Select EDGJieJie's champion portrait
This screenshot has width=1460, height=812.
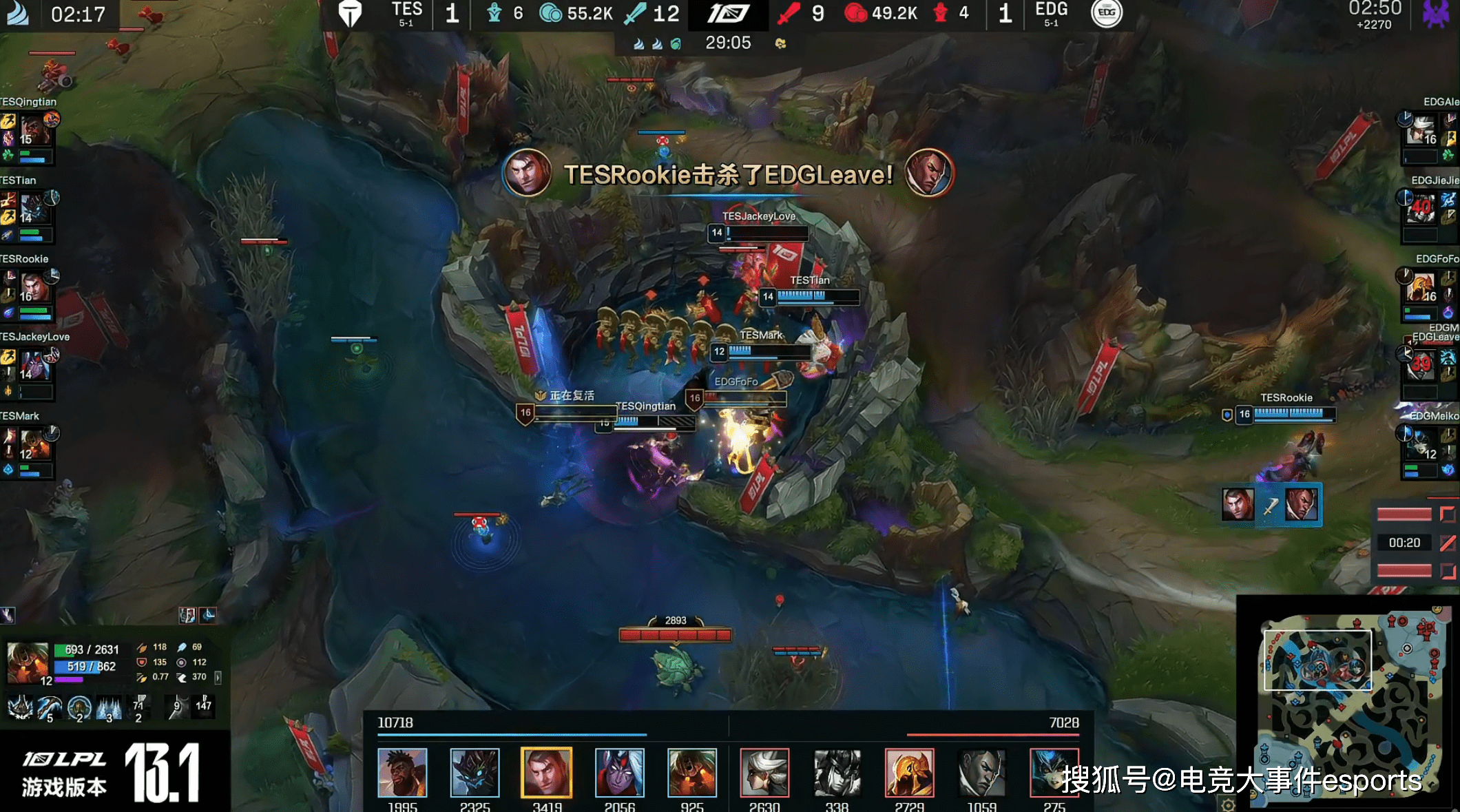pos(1421,208)
